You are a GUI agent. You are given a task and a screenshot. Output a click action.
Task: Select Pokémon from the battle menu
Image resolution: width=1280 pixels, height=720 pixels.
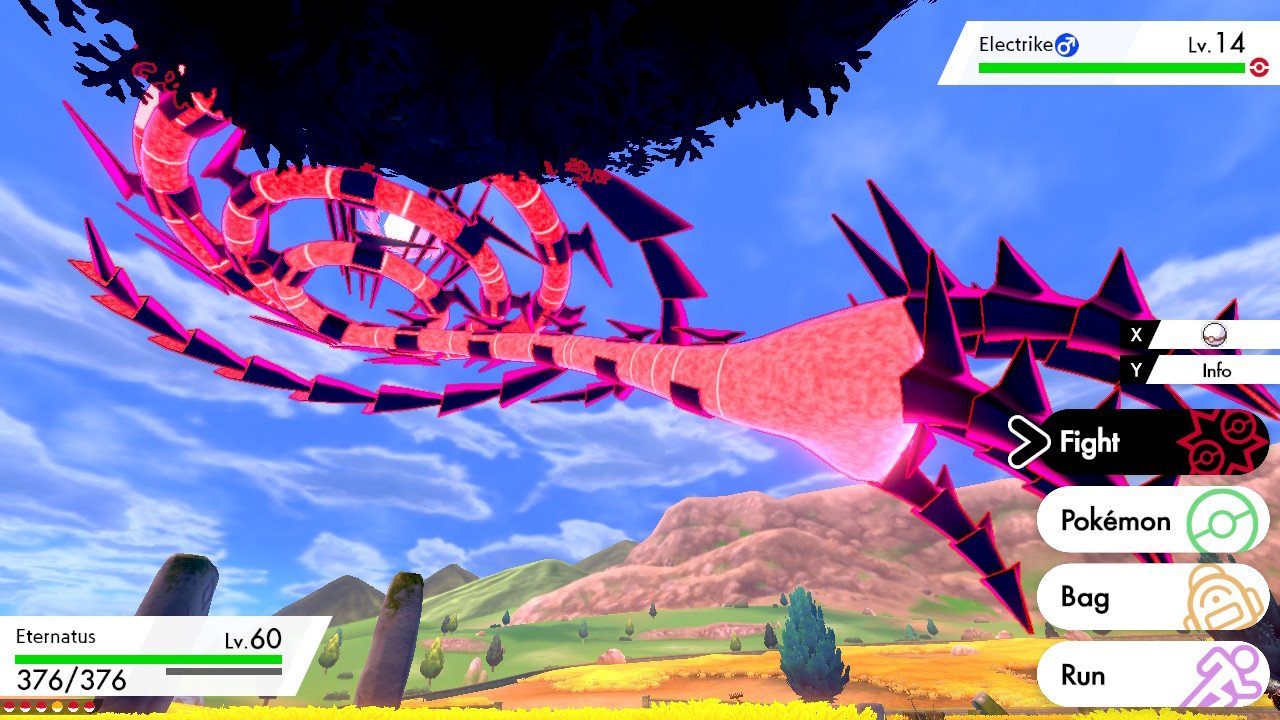pyautogui.click(x=1113, y=520)
